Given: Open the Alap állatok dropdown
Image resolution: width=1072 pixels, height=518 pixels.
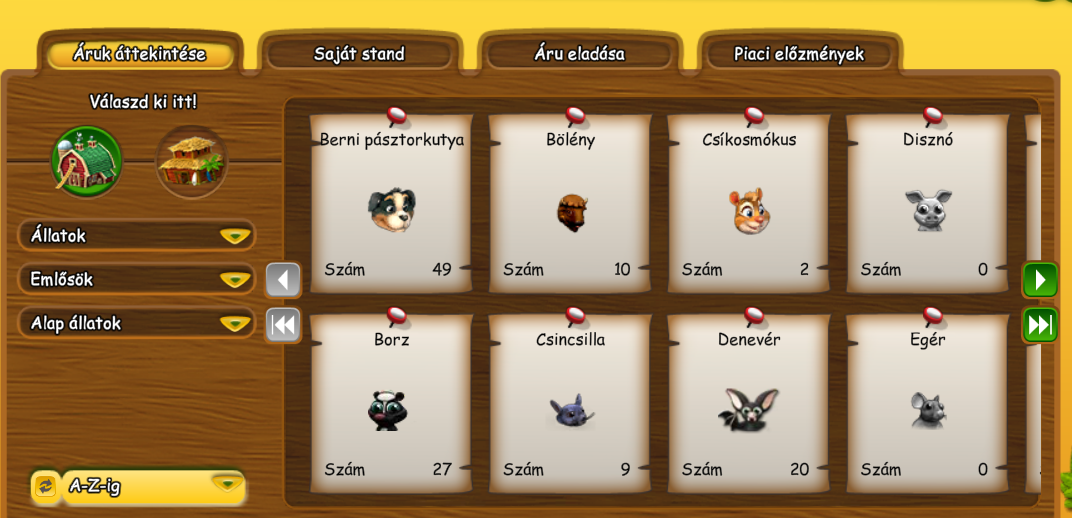Looking at the screenshot, I should pyautogui.click(x=137, y=323).
